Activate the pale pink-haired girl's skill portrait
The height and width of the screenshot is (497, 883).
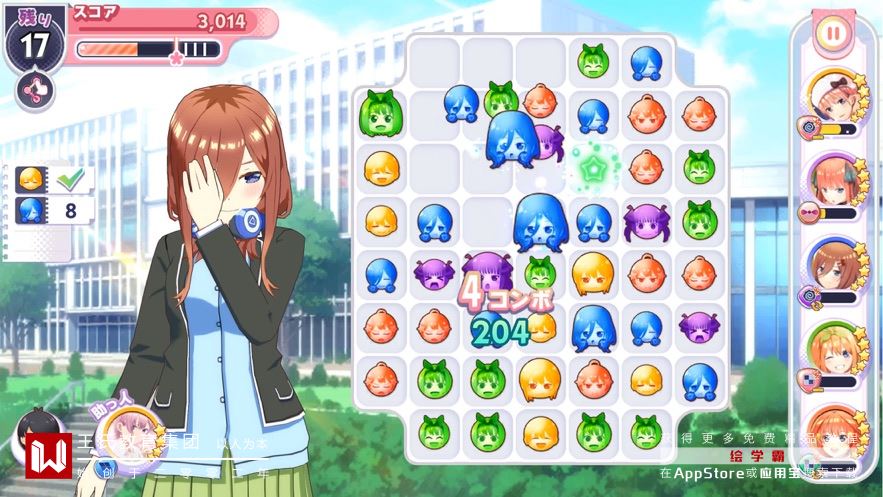[832, 98]
